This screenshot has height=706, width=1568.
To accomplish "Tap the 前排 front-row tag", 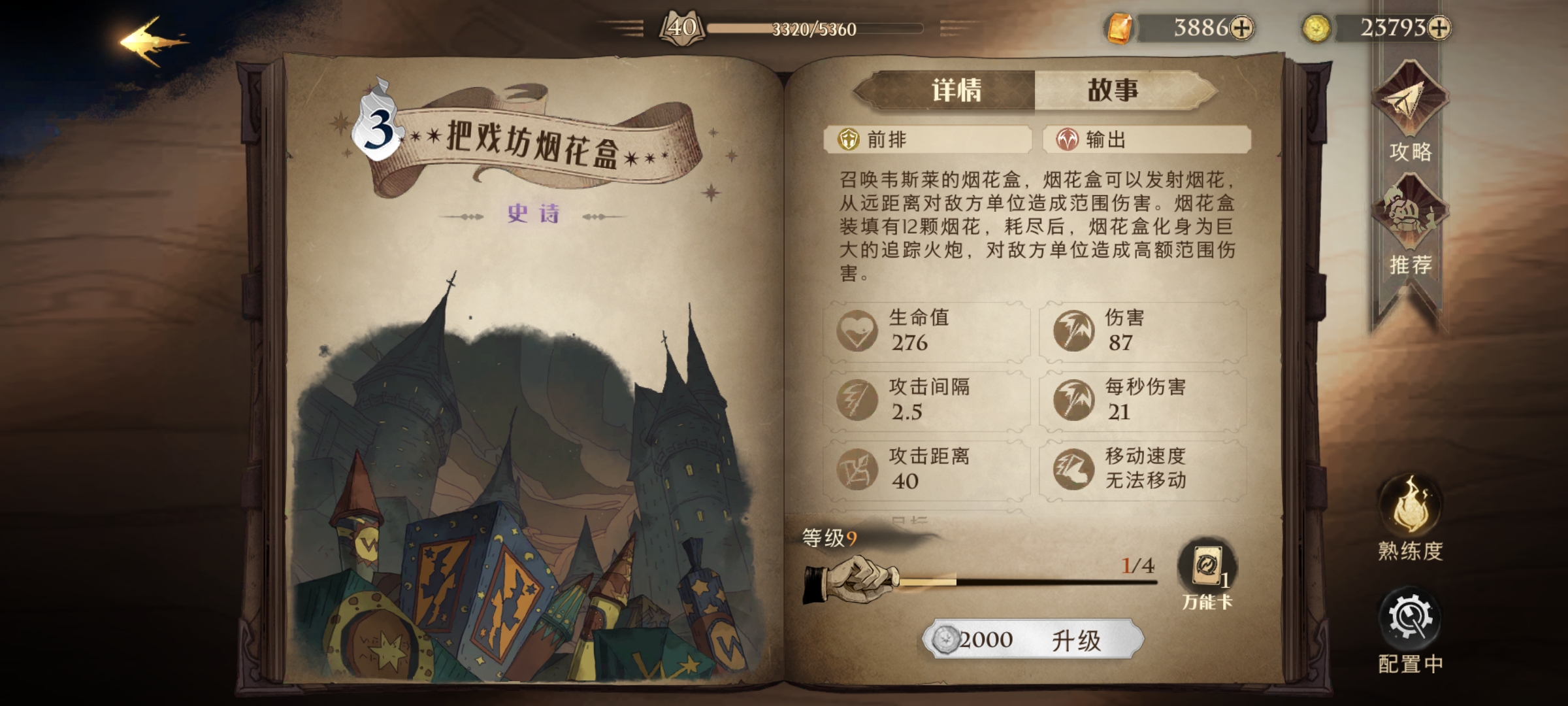I will click(x=928, y=139).
